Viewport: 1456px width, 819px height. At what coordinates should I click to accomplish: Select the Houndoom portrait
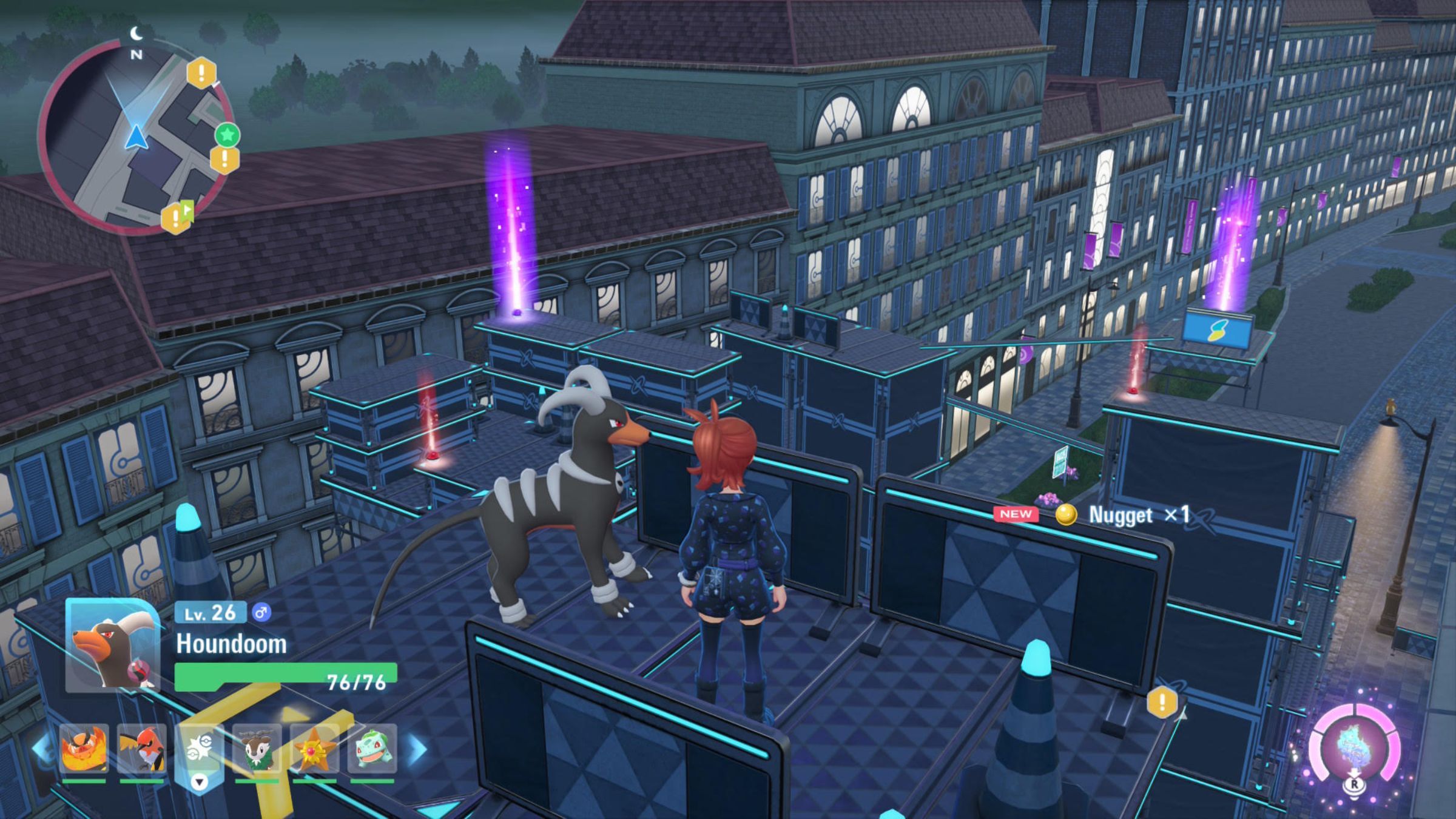coord(113,644)
